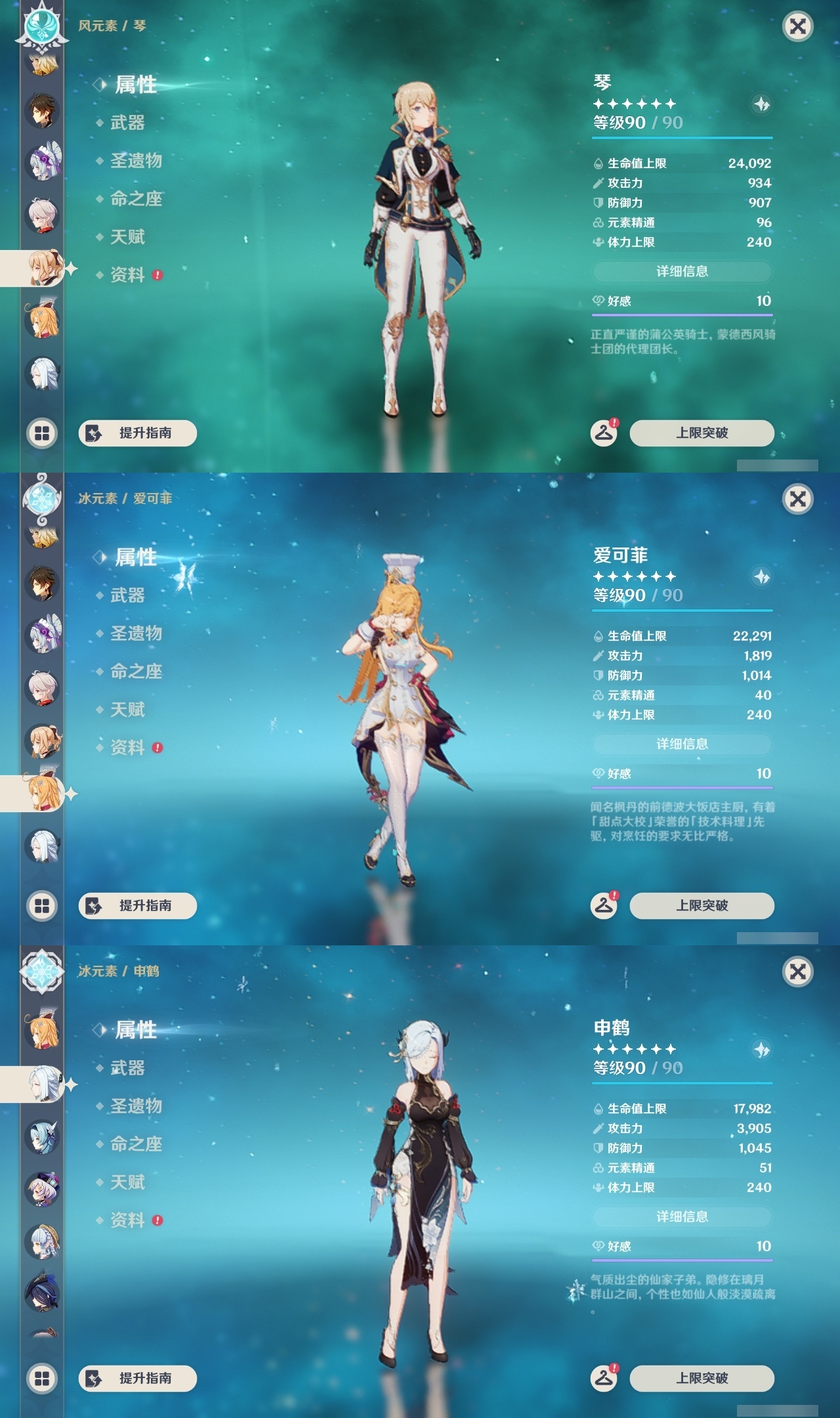This screenshot has width=840, height=1418.
Task: View the 命之座 section
Action: point(136,200)
